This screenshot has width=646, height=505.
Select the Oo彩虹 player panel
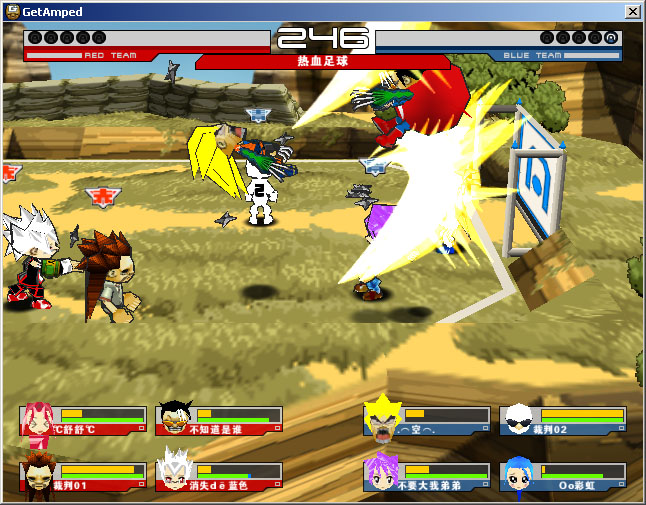coord(563,477)
